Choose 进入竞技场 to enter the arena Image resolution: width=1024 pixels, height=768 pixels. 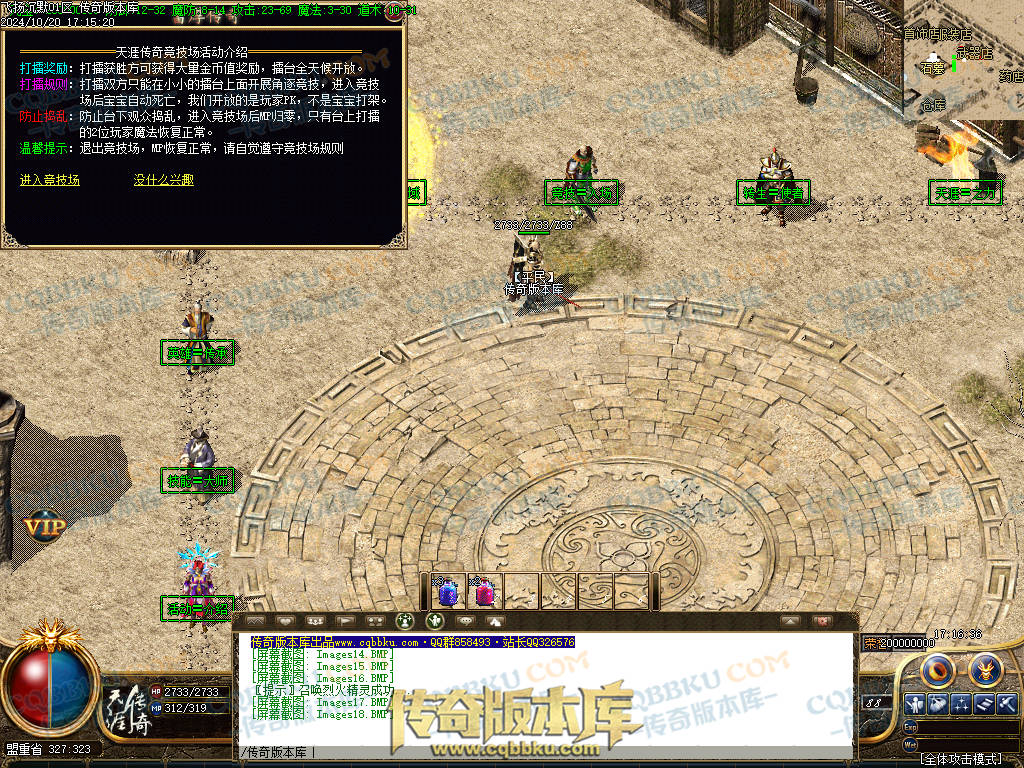50,180
